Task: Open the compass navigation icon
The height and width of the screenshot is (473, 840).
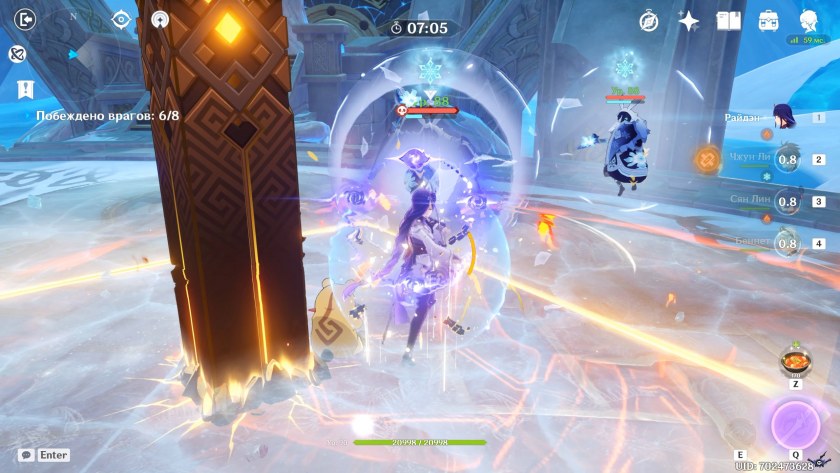Action: click(x=649, y=20)
